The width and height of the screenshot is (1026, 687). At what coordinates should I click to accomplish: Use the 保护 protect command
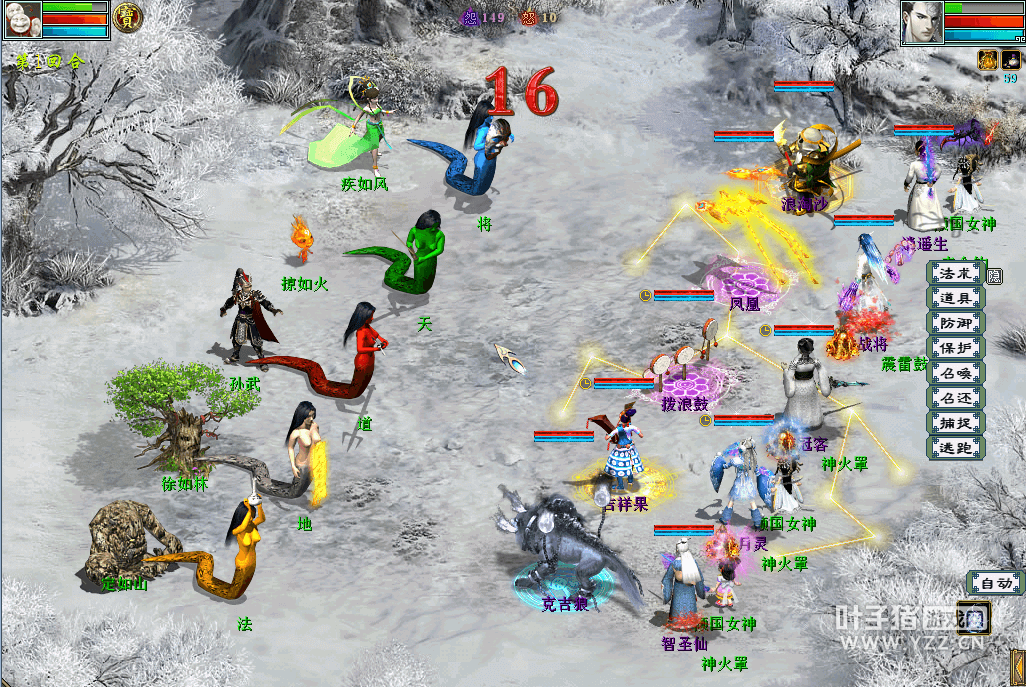click(x=955, y=348)
